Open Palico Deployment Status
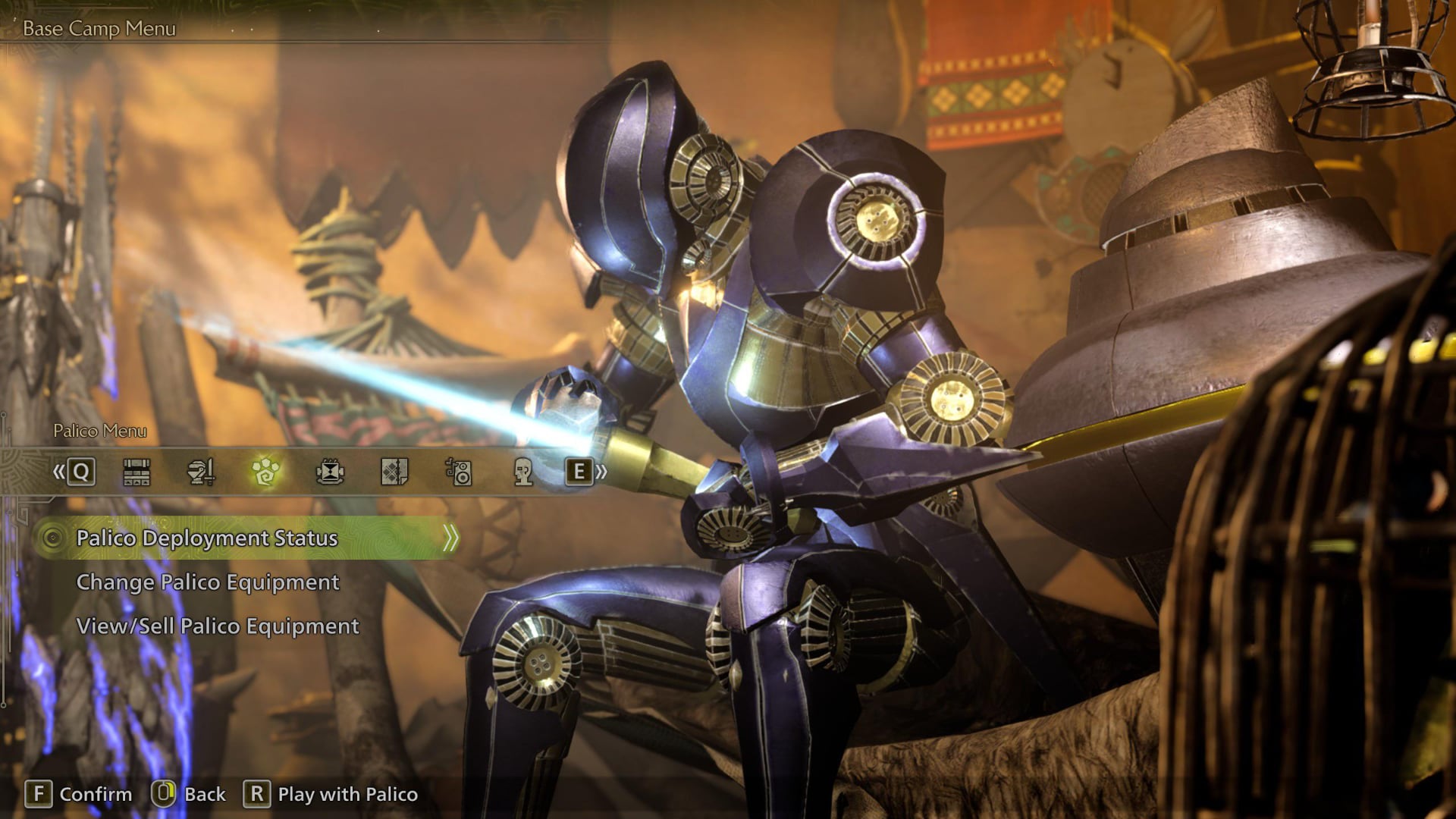1456x819 pixels. click(x=207, y=538)
